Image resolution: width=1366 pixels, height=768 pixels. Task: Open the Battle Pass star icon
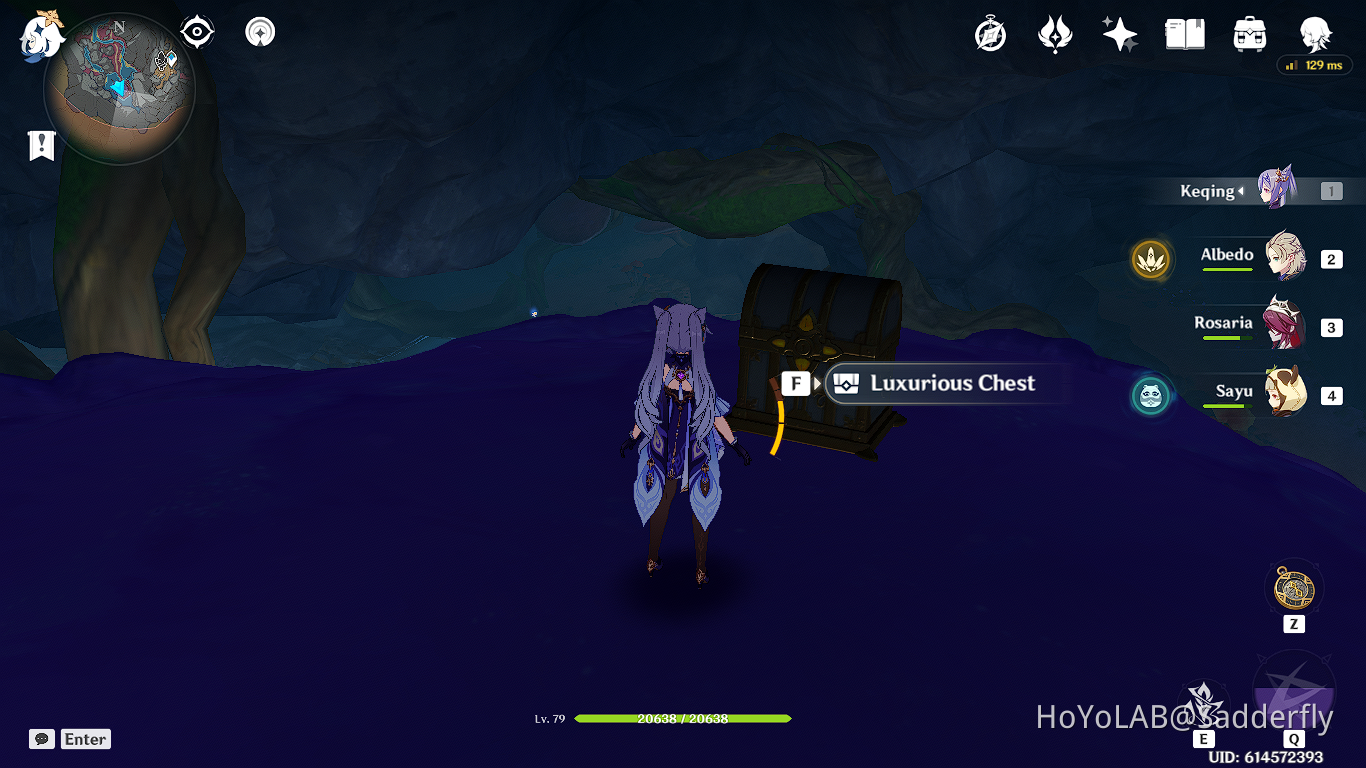click(1119, 33)
